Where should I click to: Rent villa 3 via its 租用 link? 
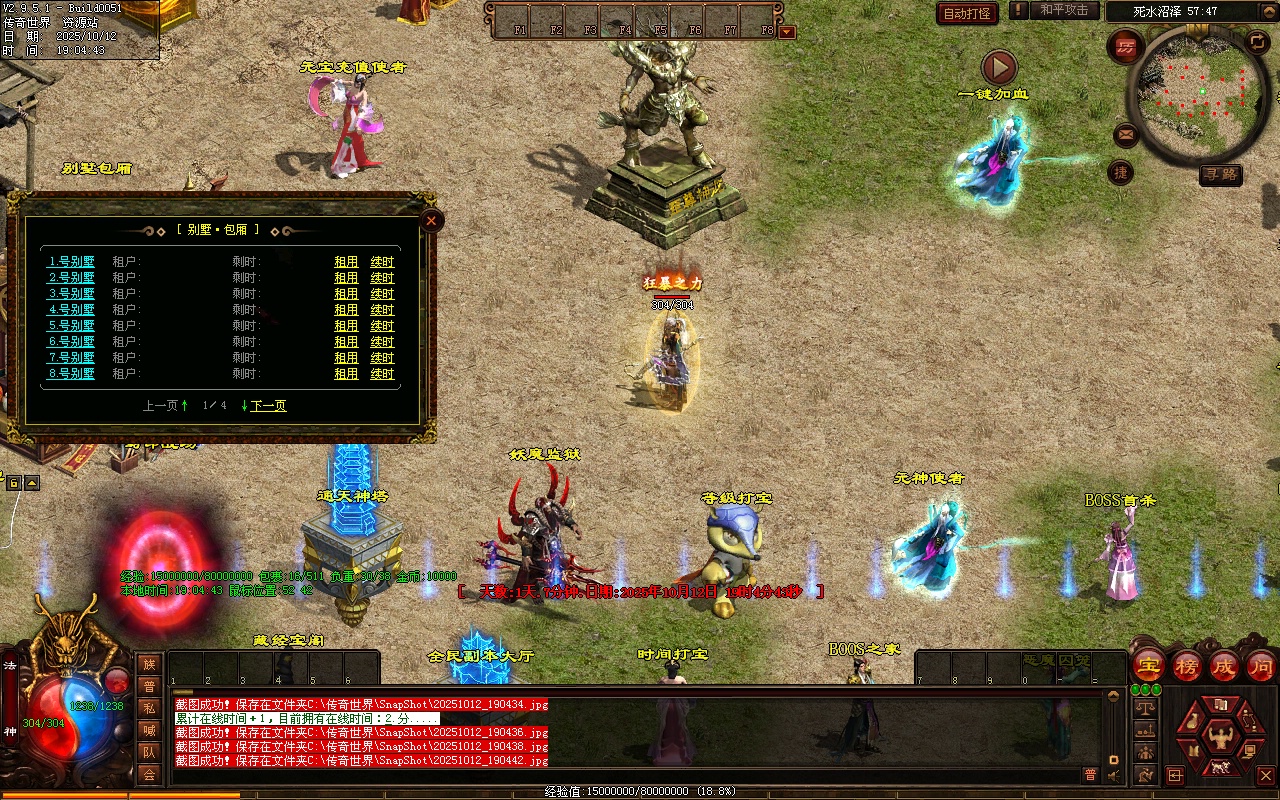pos(346,294)
